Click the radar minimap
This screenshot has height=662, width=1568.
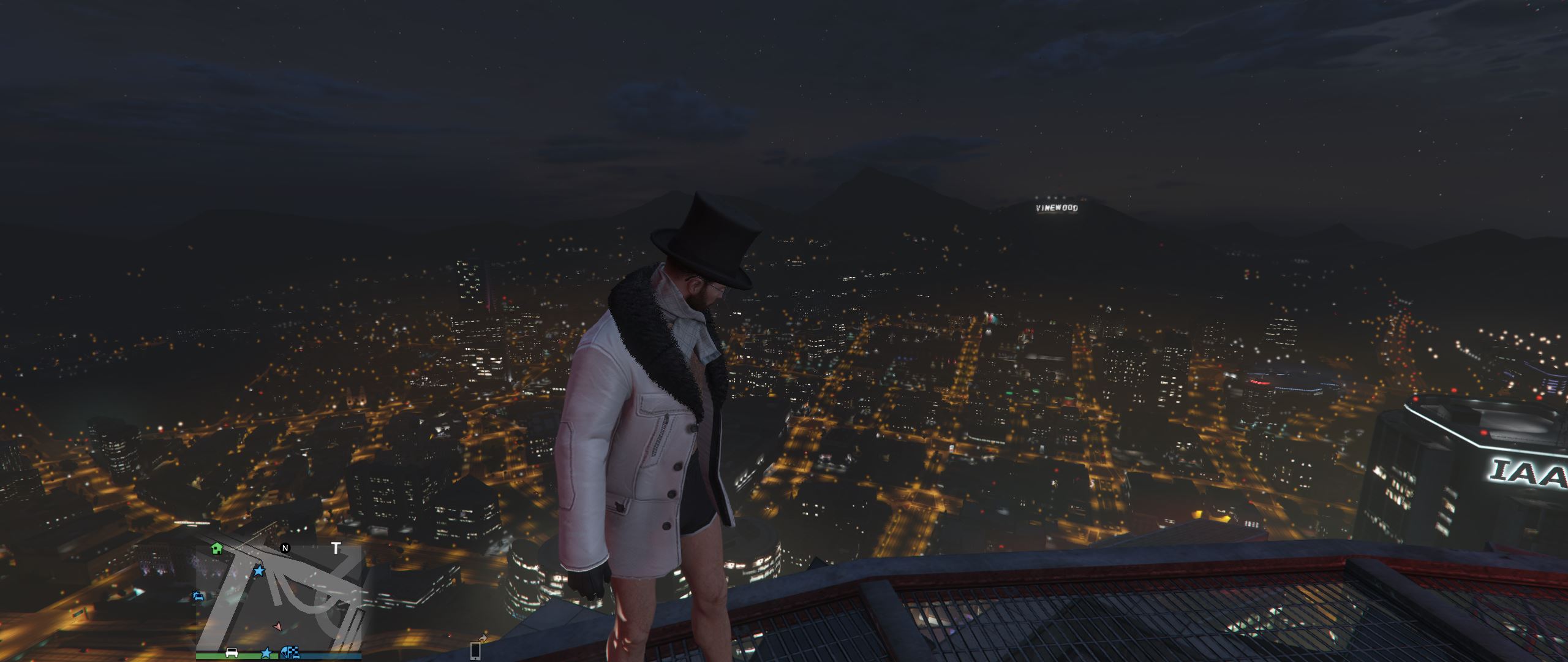click(x=279, y=598)
